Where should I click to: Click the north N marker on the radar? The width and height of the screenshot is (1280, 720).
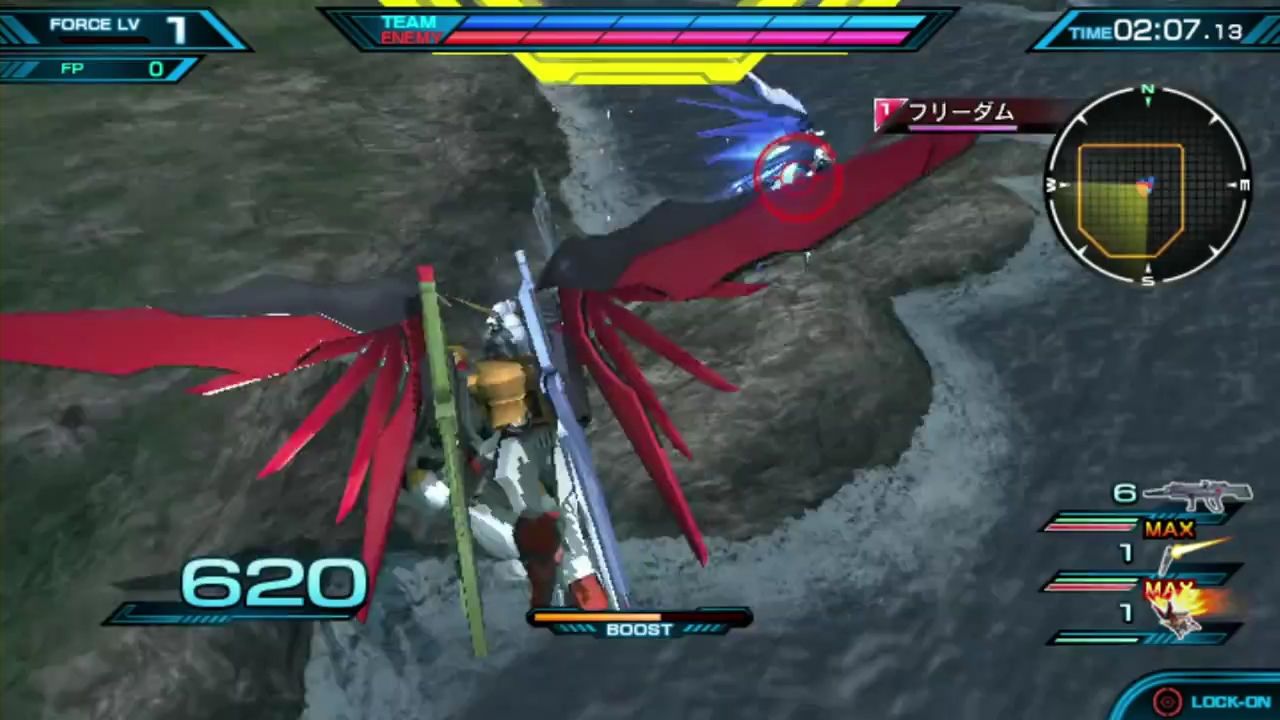1146,91
